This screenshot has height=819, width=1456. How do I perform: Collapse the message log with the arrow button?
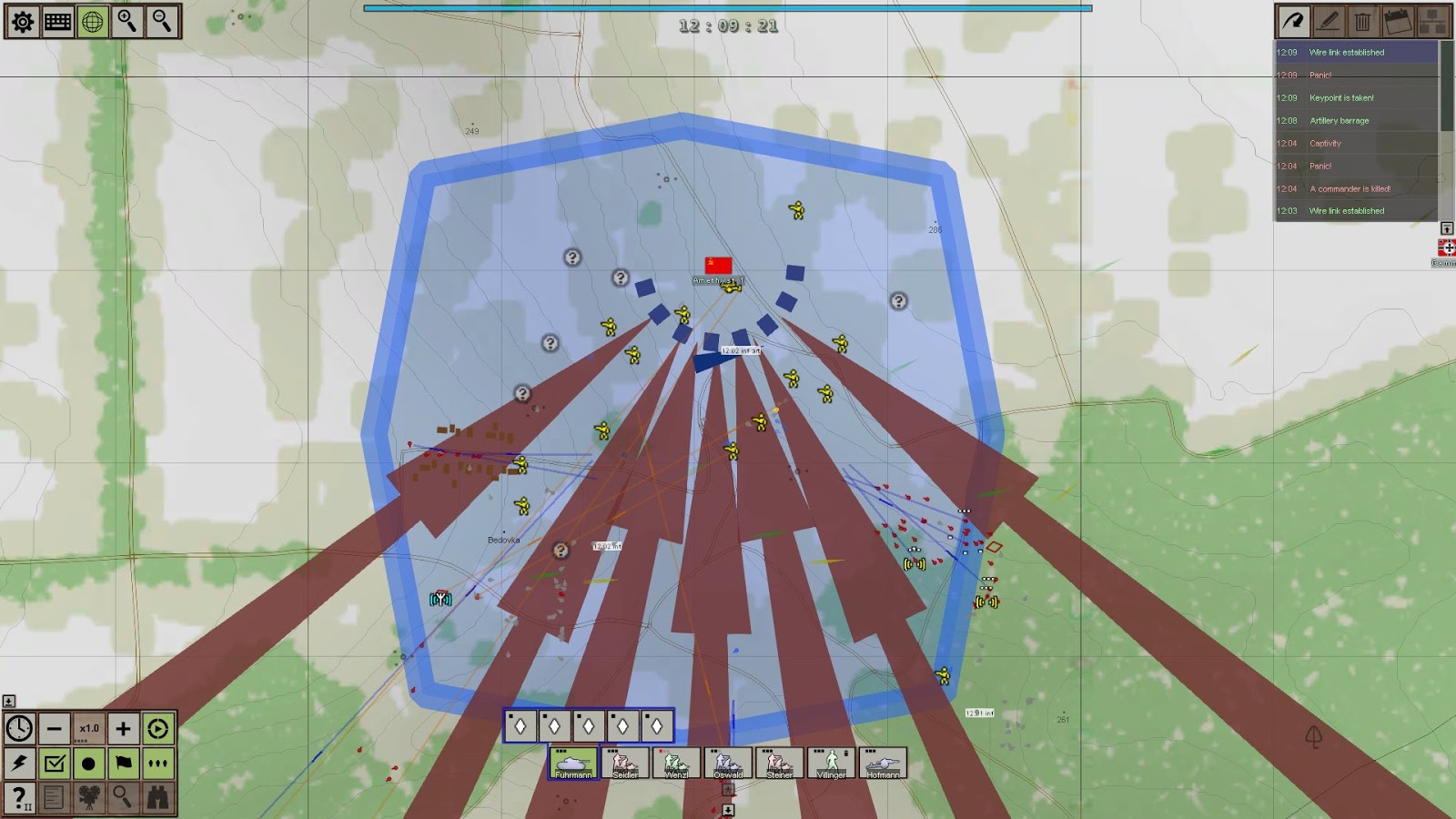(x=1446, y=228)
